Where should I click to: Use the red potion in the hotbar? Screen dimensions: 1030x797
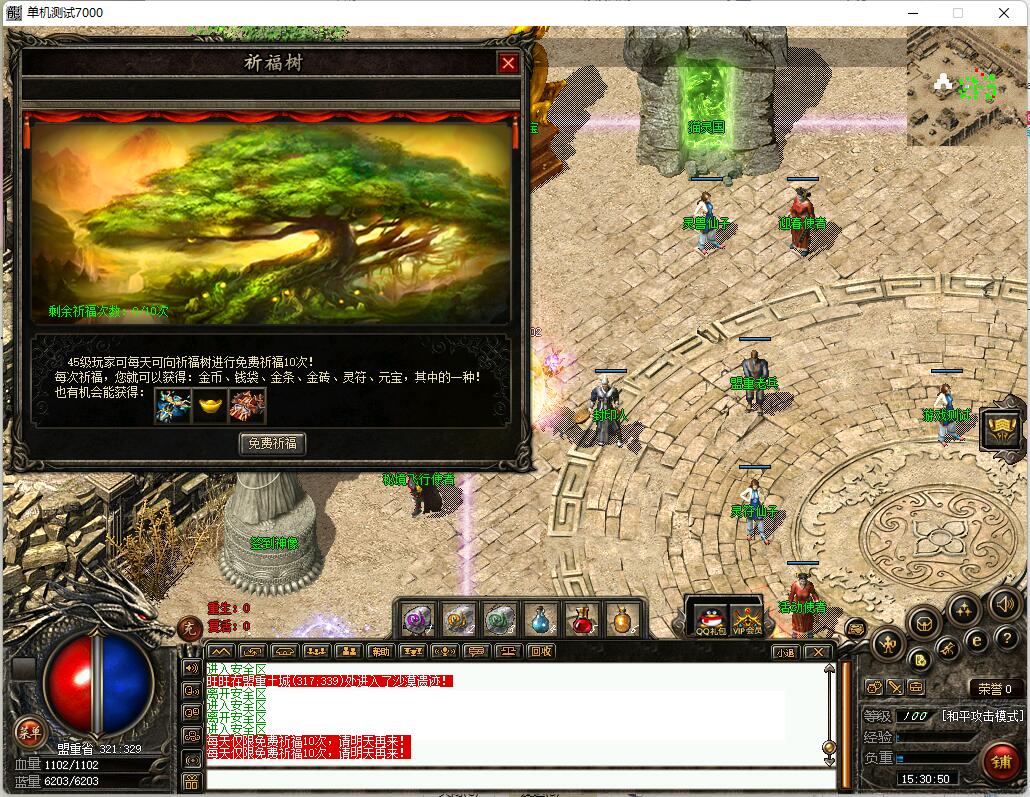point(581,620)
